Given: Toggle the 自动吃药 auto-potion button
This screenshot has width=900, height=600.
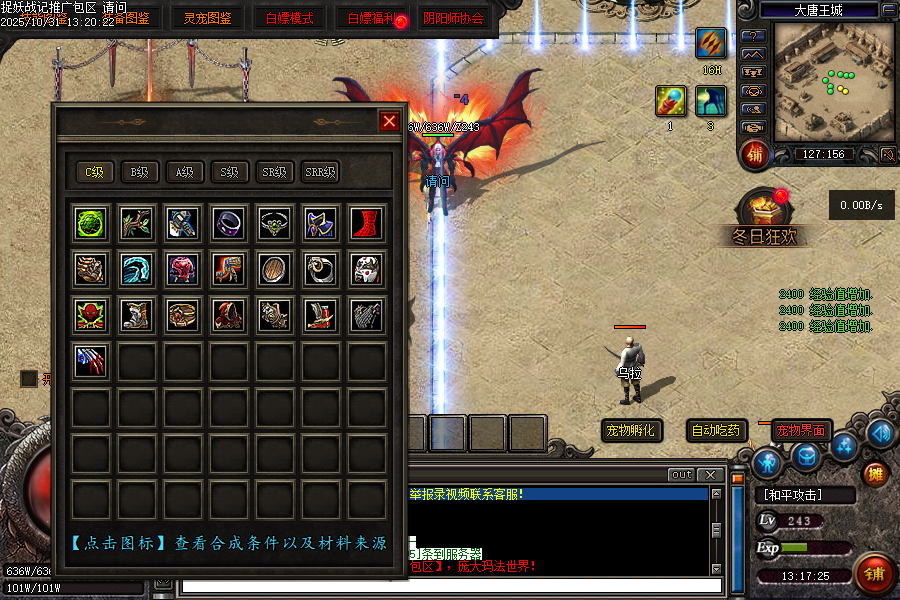Looking at the screenshot, I should 718,431.
